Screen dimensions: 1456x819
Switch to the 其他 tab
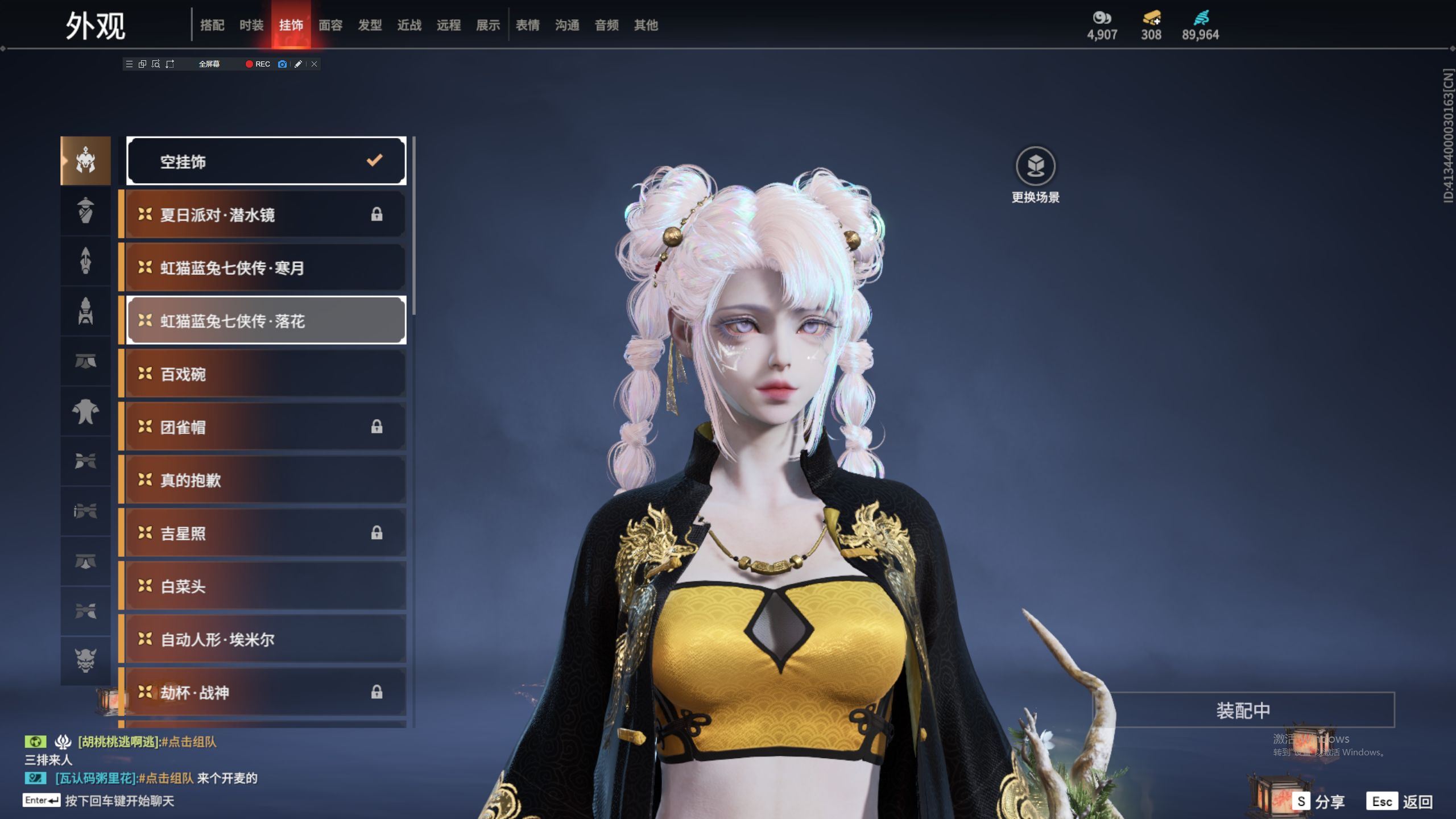pyautogui.click(x=646, y=25)
